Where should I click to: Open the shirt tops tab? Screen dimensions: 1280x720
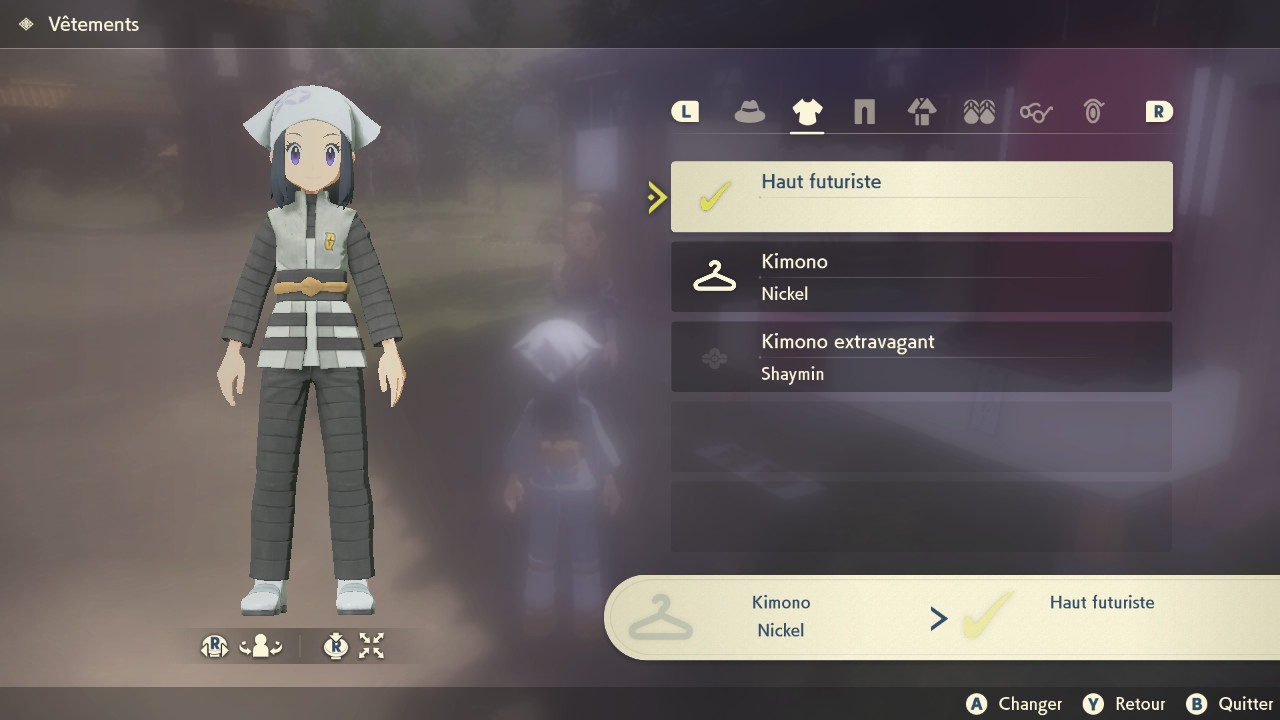pyautogui.click(x=807, y=112)
